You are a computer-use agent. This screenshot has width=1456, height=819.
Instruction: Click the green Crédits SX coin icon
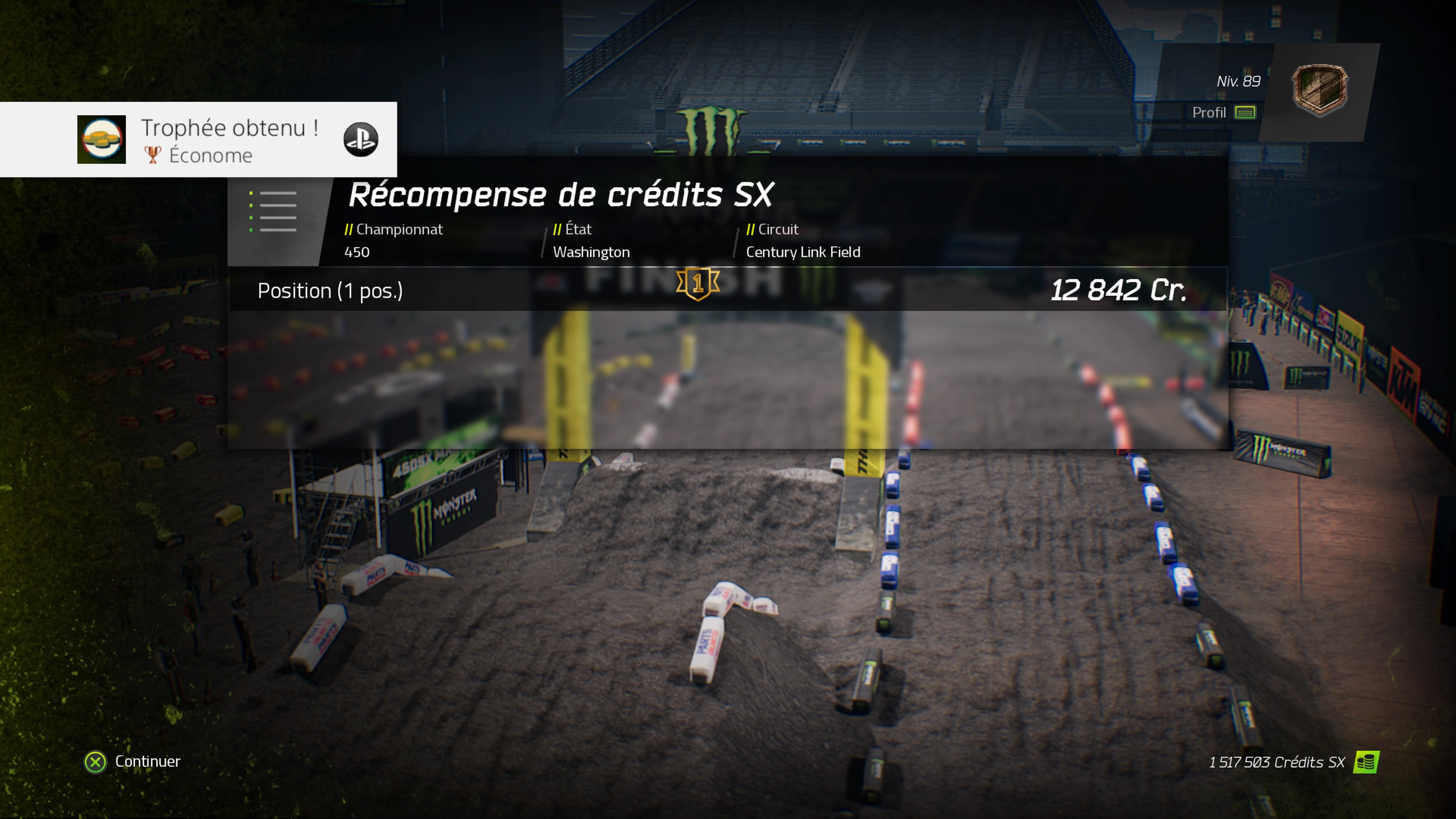pos(1365,762)
